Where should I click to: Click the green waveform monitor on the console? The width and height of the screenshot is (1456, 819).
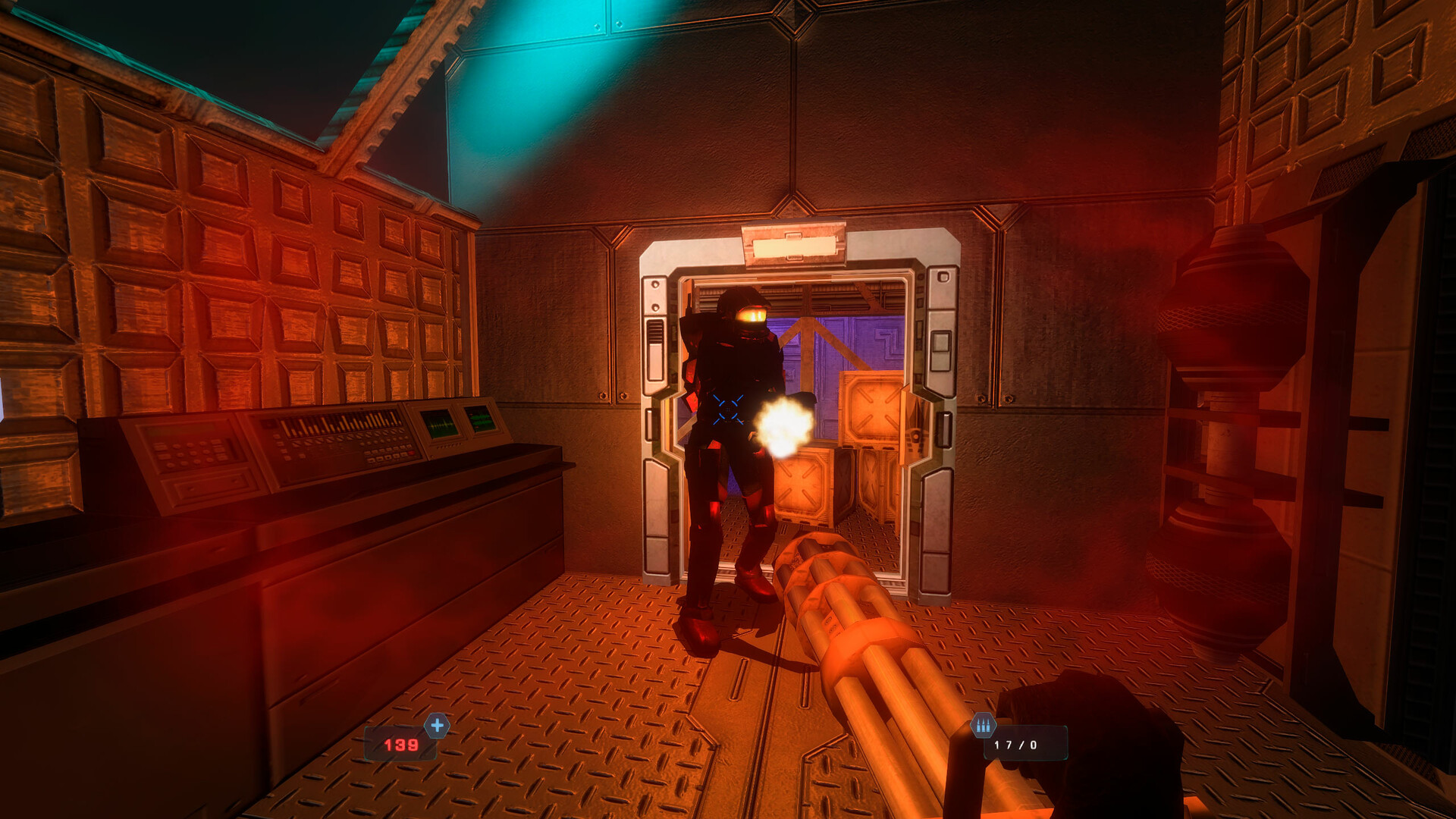pyautogui.click(x=439, y=425)
